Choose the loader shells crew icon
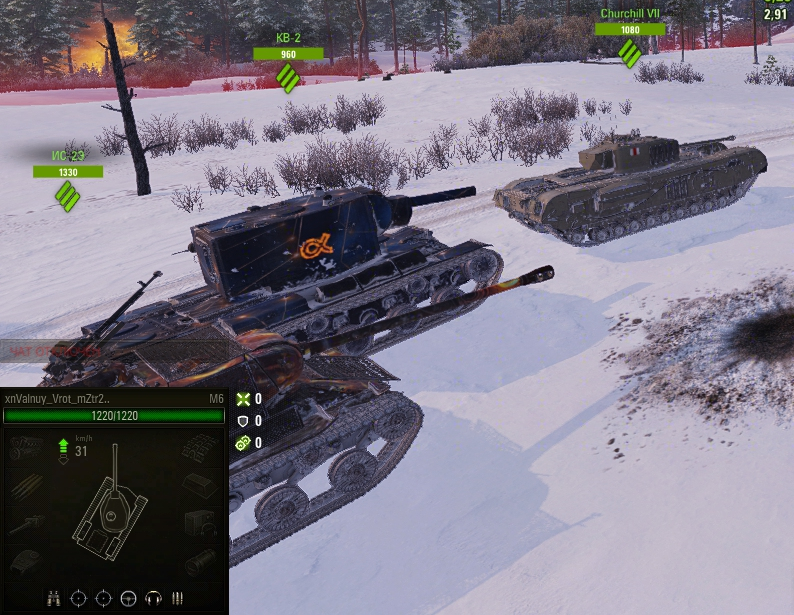794x615 pixels. point(178,598)
